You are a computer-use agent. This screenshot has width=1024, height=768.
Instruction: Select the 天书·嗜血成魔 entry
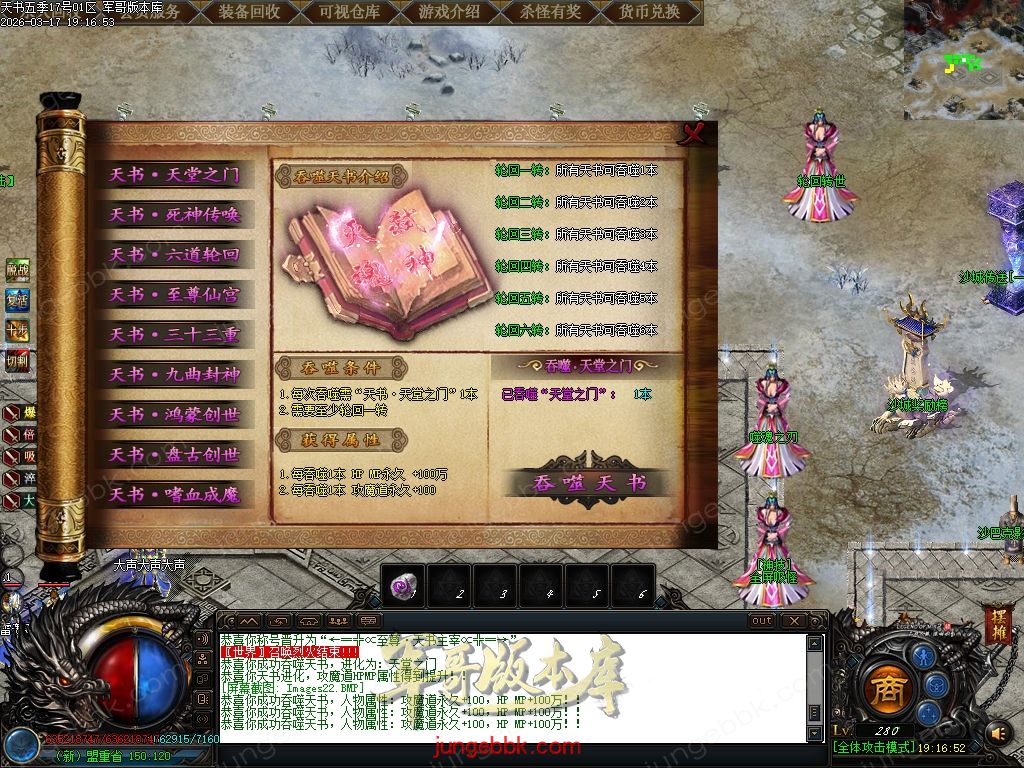(174, 495)
